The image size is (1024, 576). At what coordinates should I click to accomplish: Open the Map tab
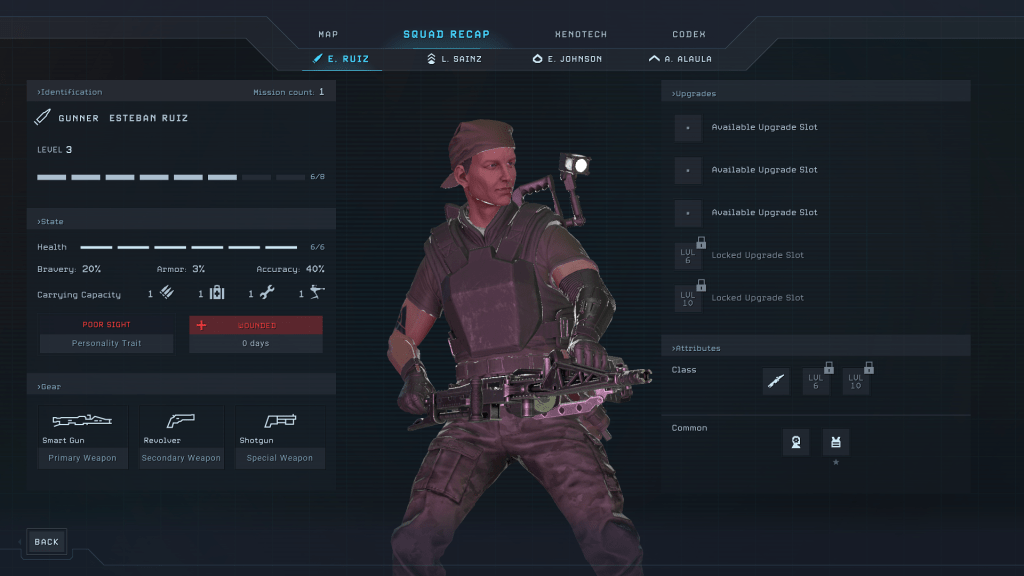(x=328, y=34)
